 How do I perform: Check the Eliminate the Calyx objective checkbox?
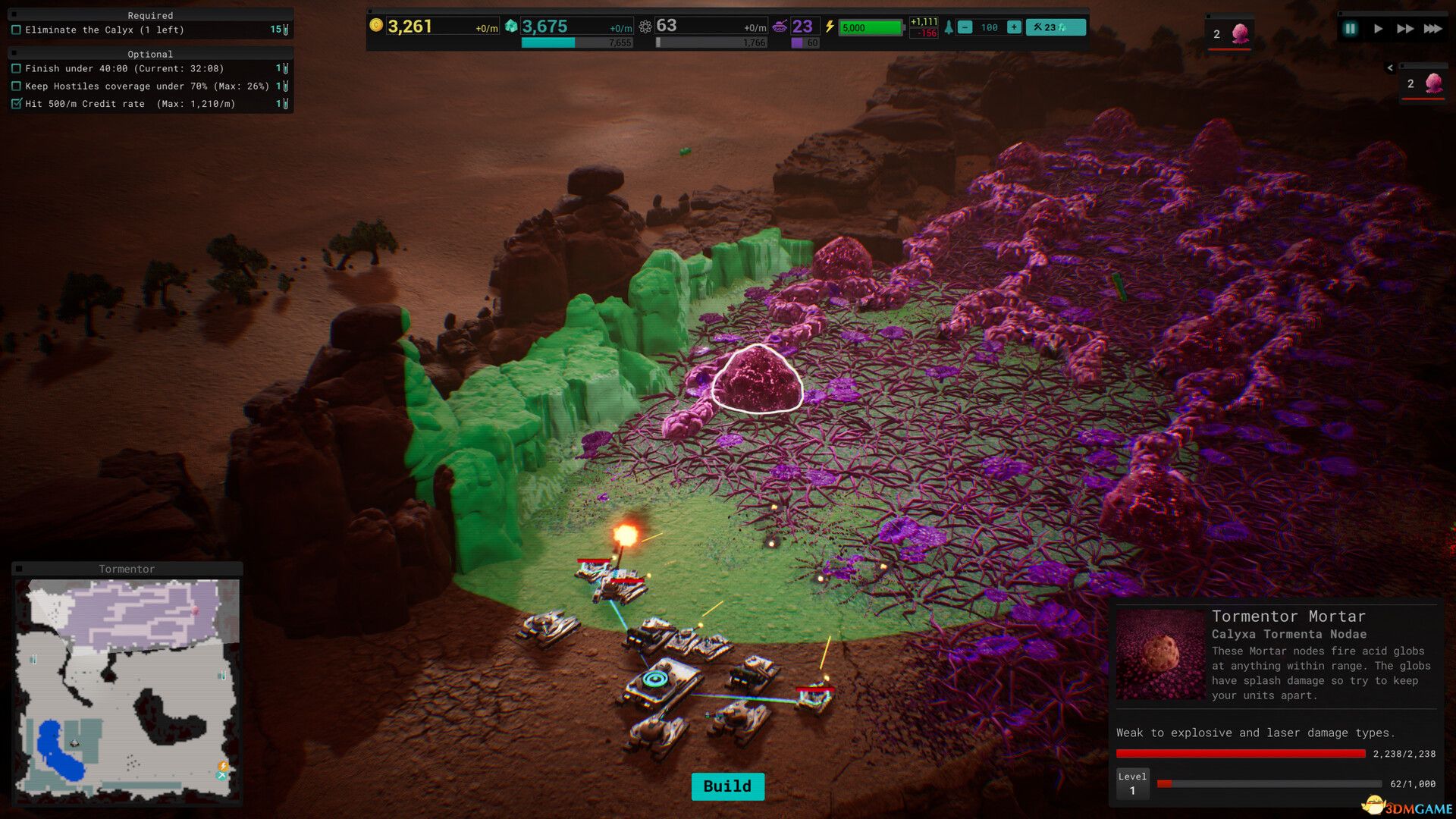(x=17, y=30)
